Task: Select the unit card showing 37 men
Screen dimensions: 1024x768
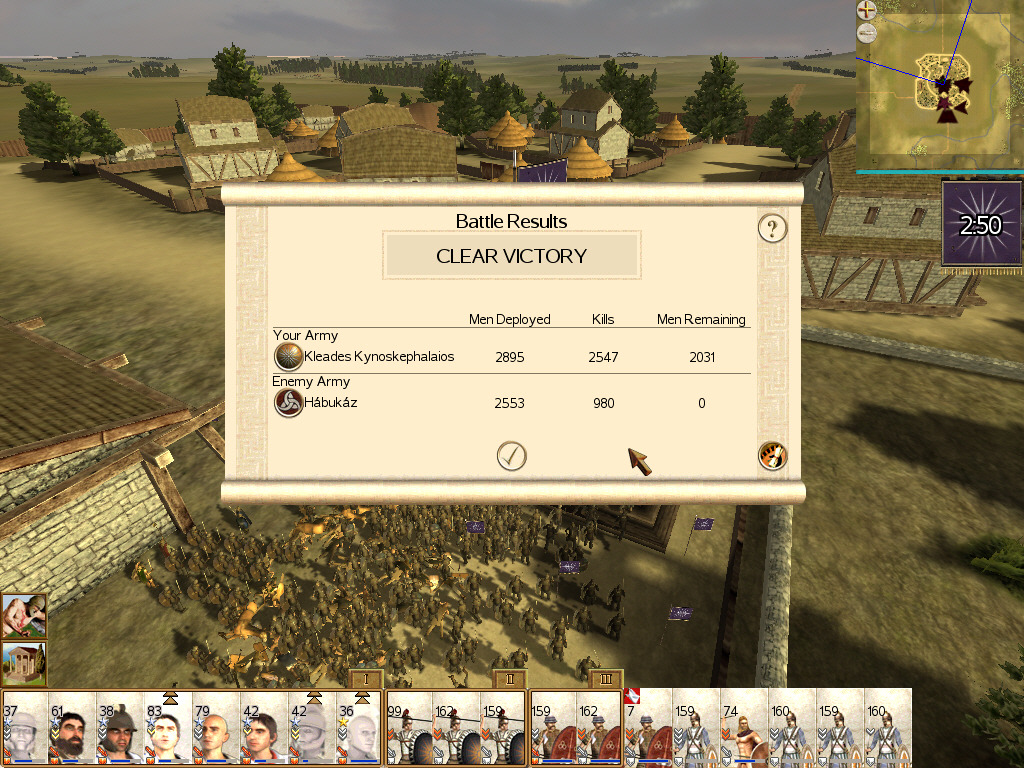Action: coord(24,728)
